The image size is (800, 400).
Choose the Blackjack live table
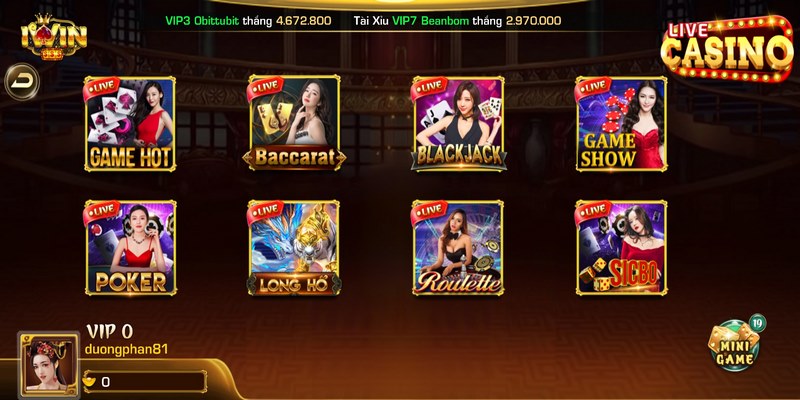click(458, 123)
